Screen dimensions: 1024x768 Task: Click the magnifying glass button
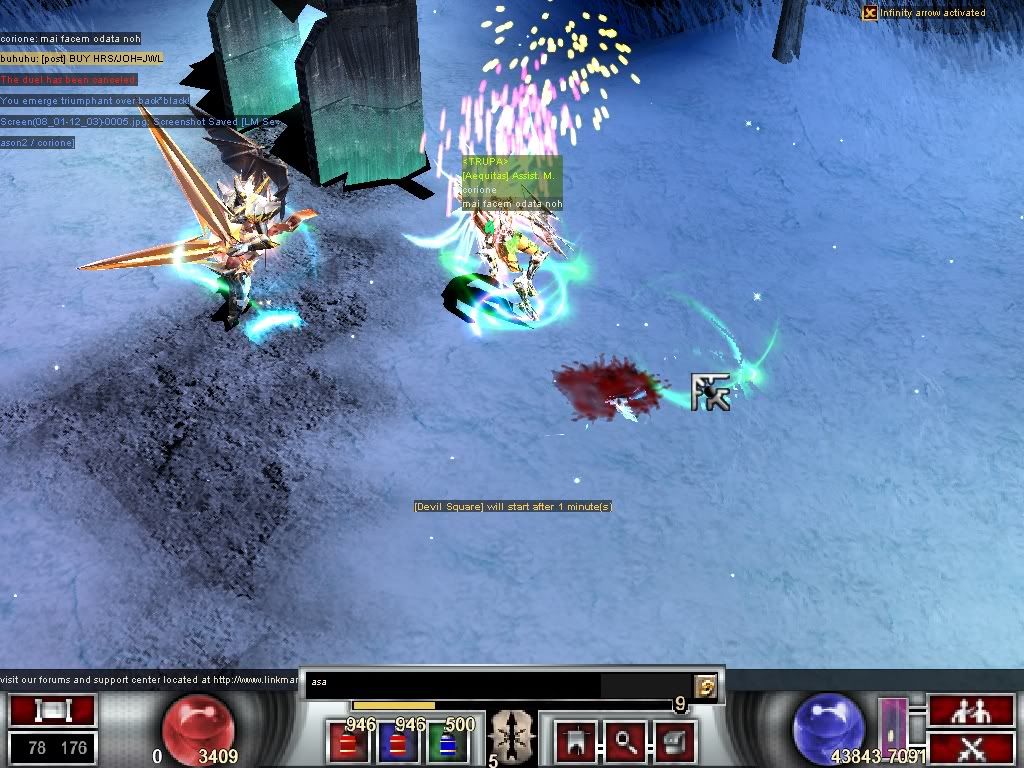point(626,741)
